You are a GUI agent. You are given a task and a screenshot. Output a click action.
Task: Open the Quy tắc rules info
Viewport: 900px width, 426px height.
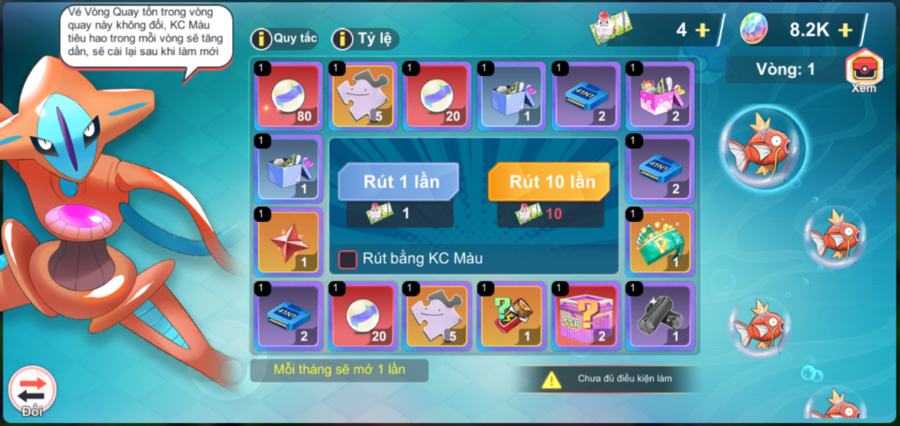click(x=285, y=39)
